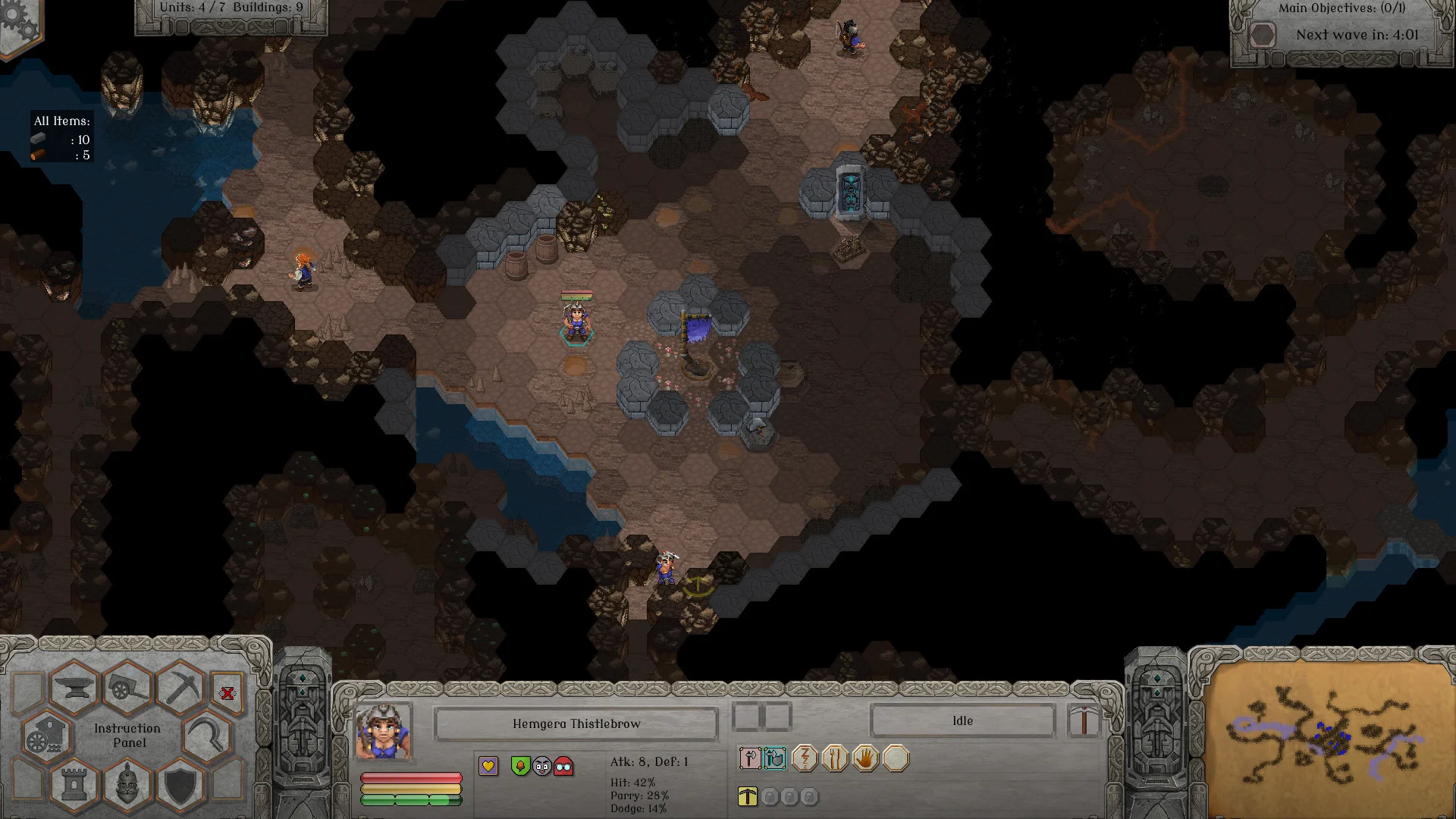
Task: Activate the pickaxe mining command
Action: click(x=181, y=688)
